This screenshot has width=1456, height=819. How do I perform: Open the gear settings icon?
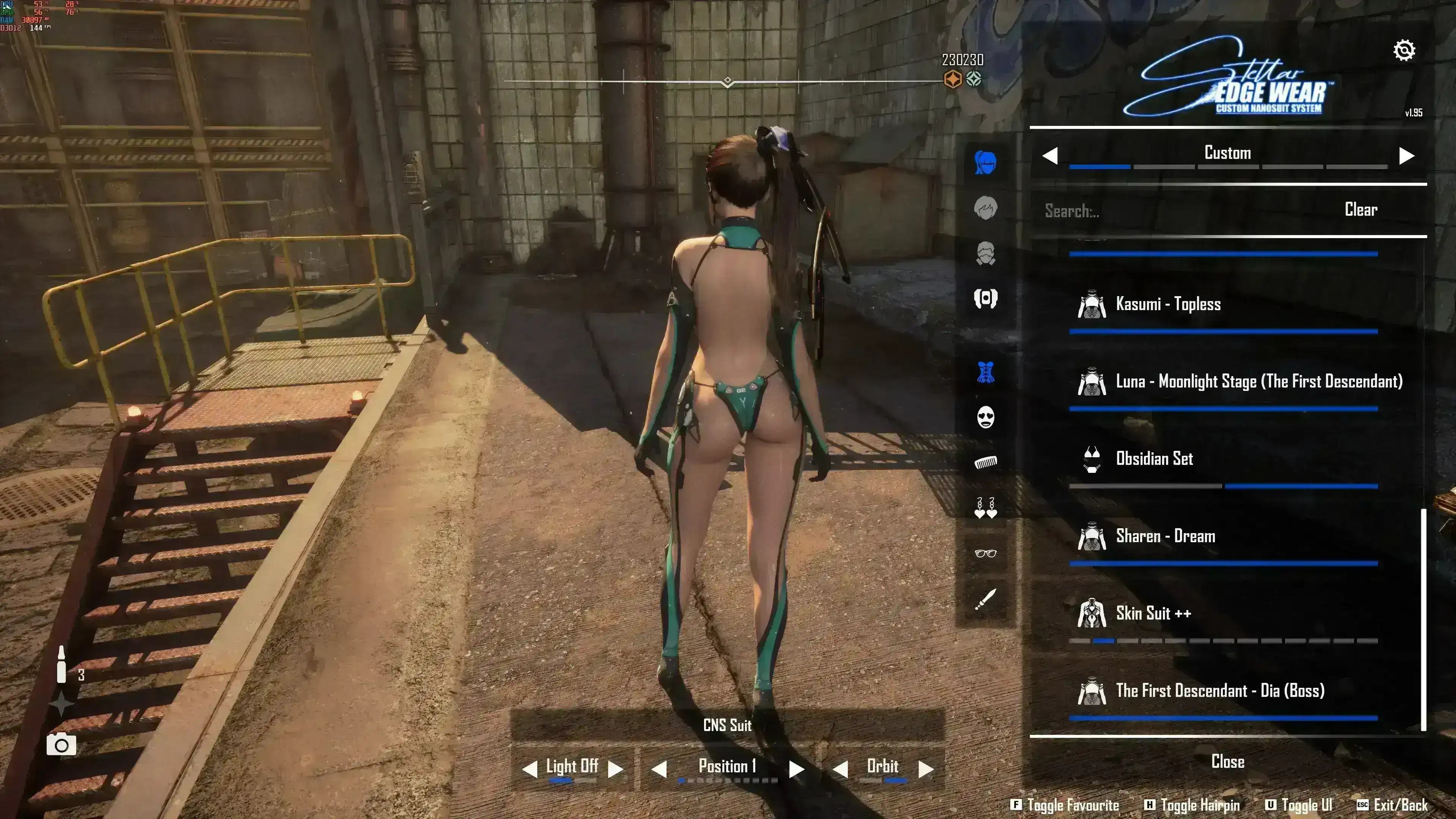1404,51
